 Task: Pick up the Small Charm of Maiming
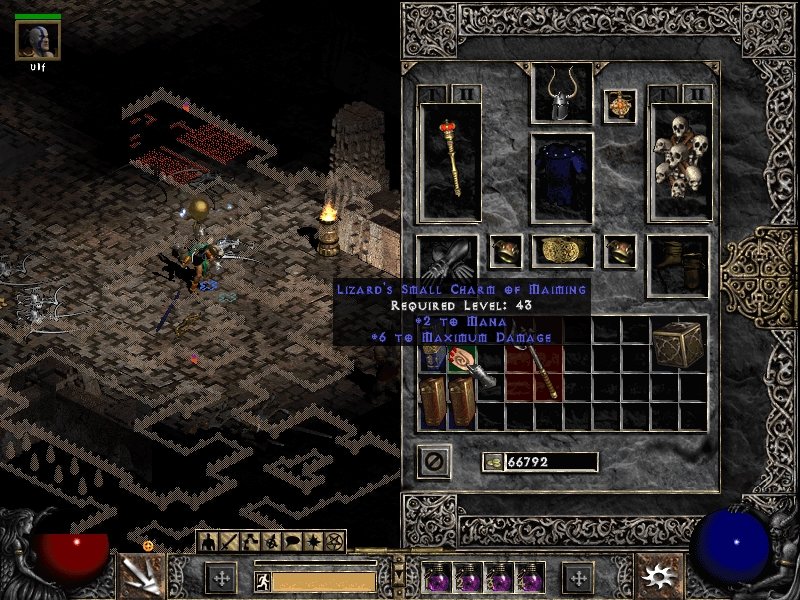pyautogui.click(x=462, y=359)
